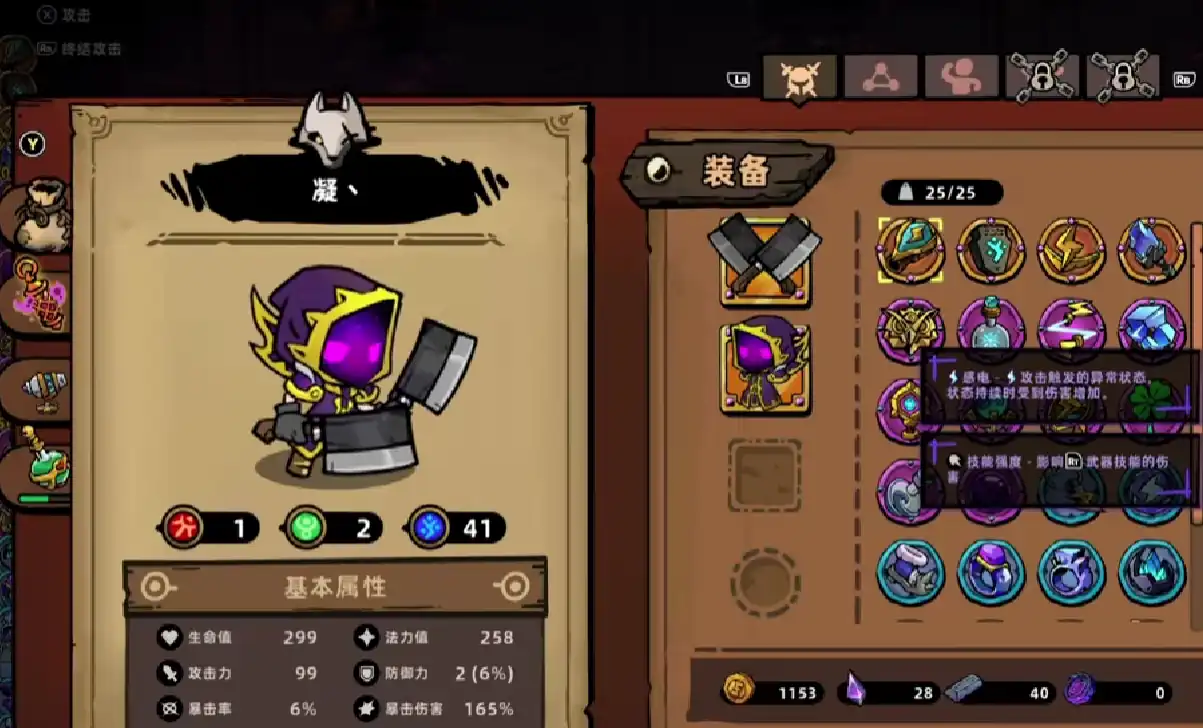This screenshot has width=1203, height=728.
Task: Pick the purple lightning zigzag item
Action: [1071, 330]
